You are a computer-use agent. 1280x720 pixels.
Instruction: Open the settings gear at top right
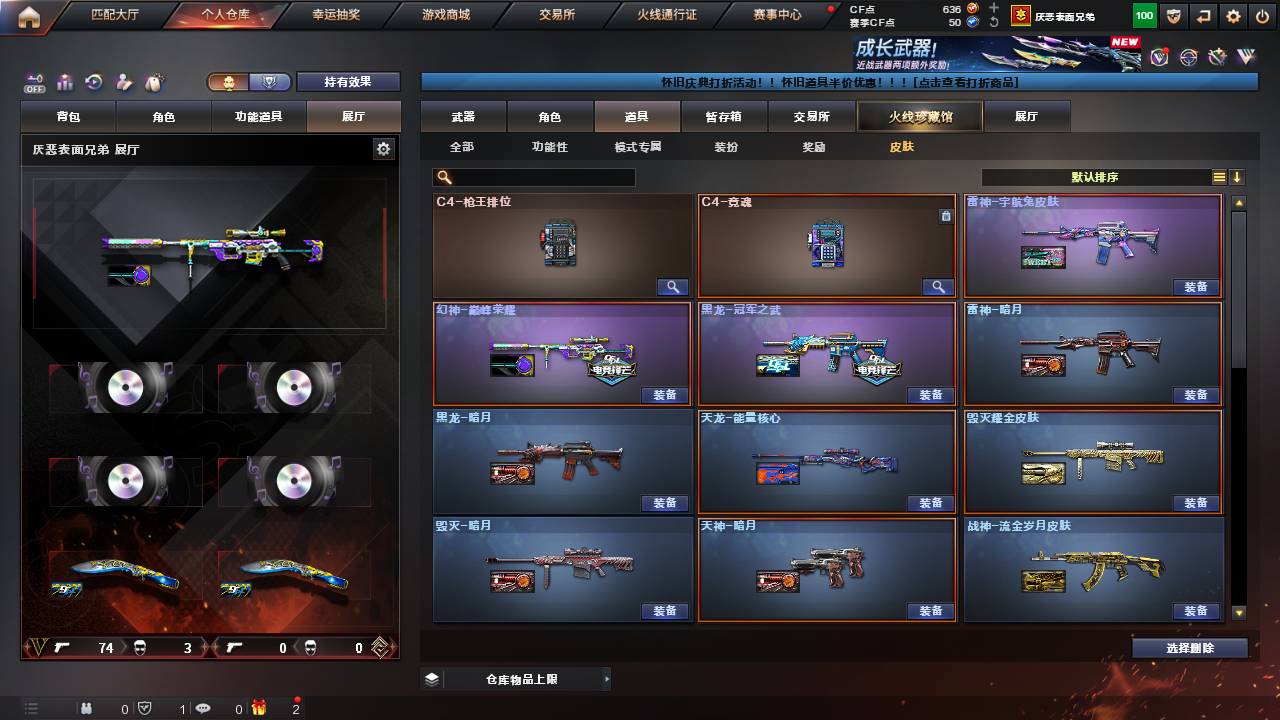(1233, 15)
